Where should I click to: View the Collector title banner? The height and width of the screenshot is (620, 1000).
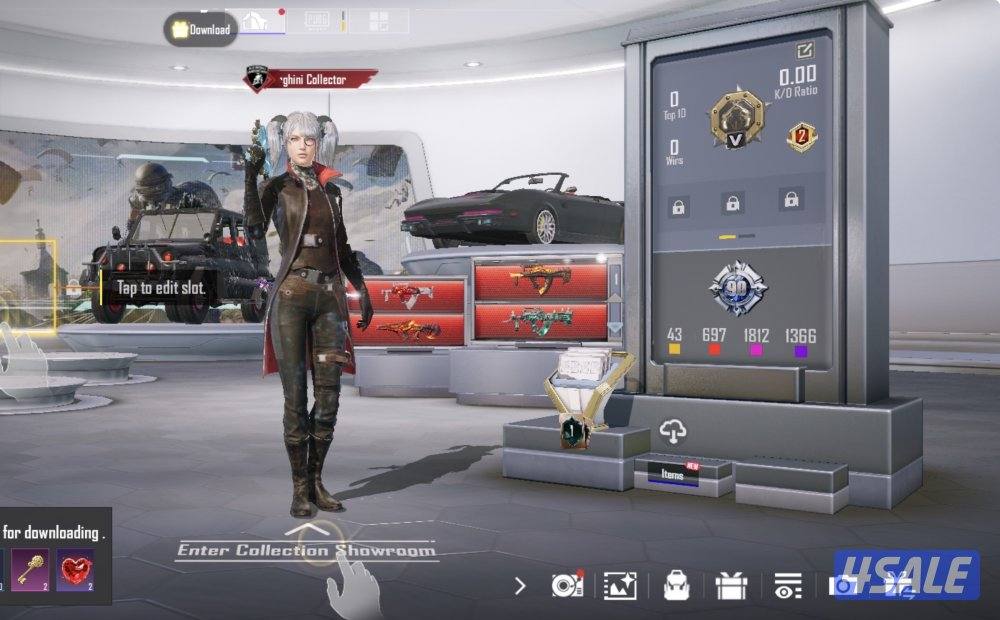pos(310,79)
